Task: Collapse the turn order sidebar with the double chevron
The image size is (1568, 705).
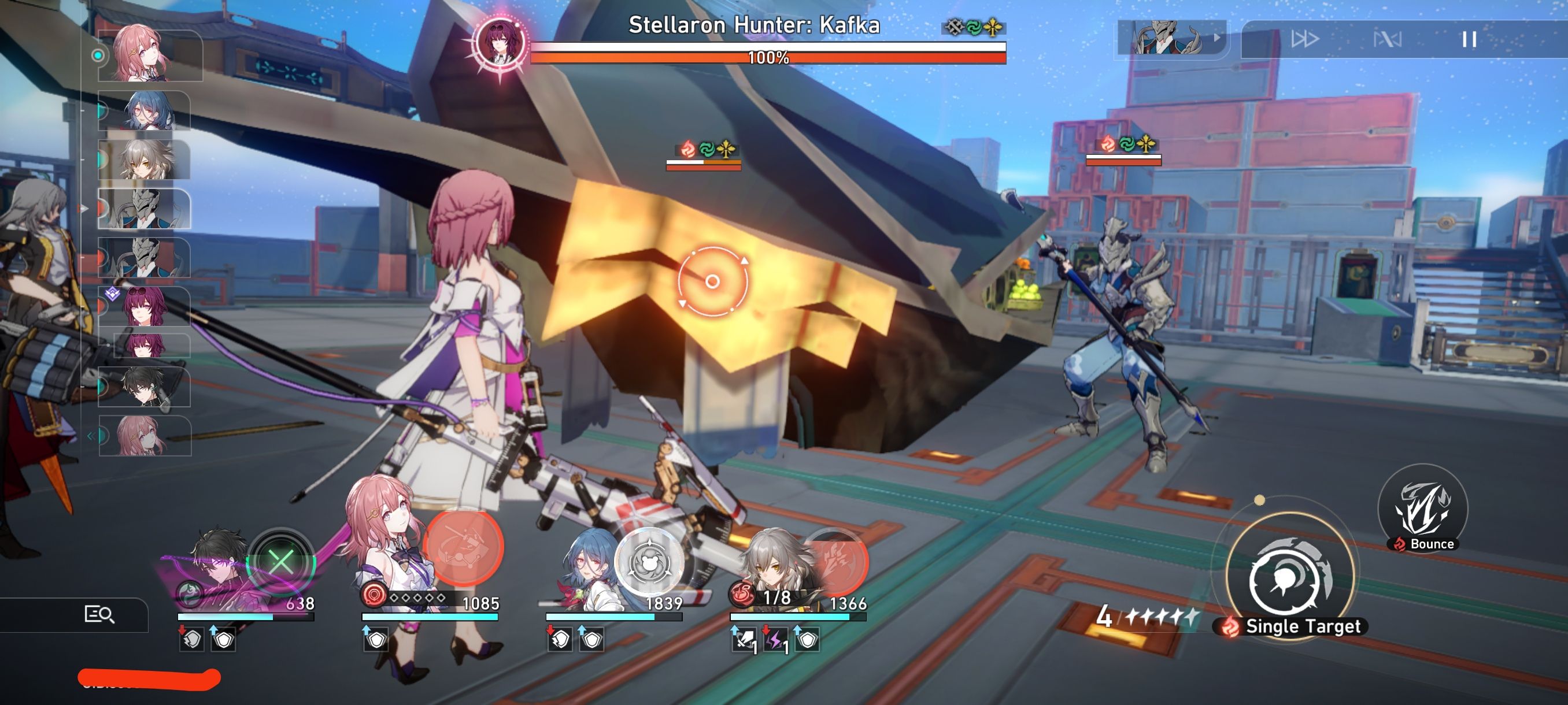Action: point(91,436)
